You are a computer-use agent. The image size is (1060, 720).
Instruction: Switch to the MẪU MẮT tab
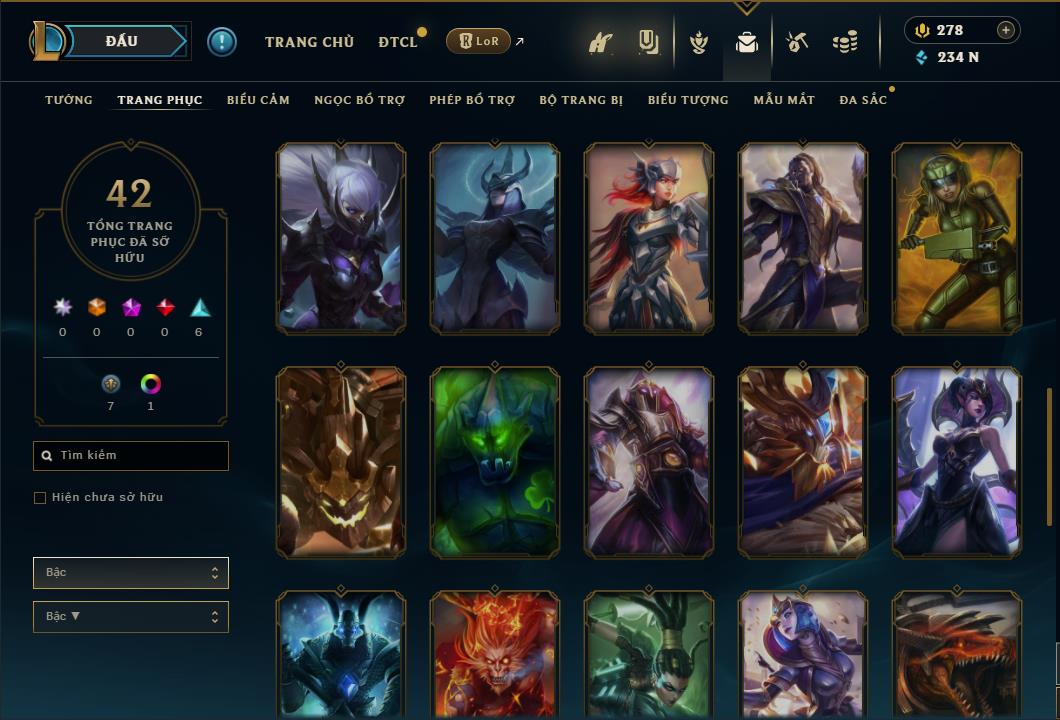[x=784, y=100]
